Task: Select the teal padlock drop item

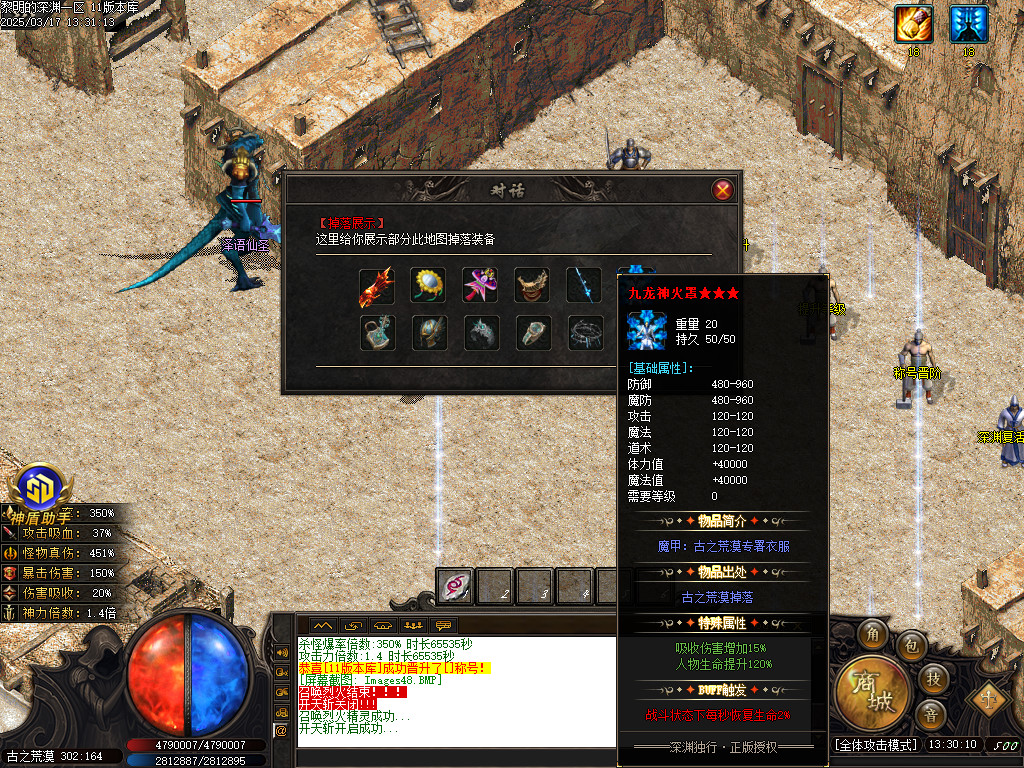Action: click(x=377, y=333)
